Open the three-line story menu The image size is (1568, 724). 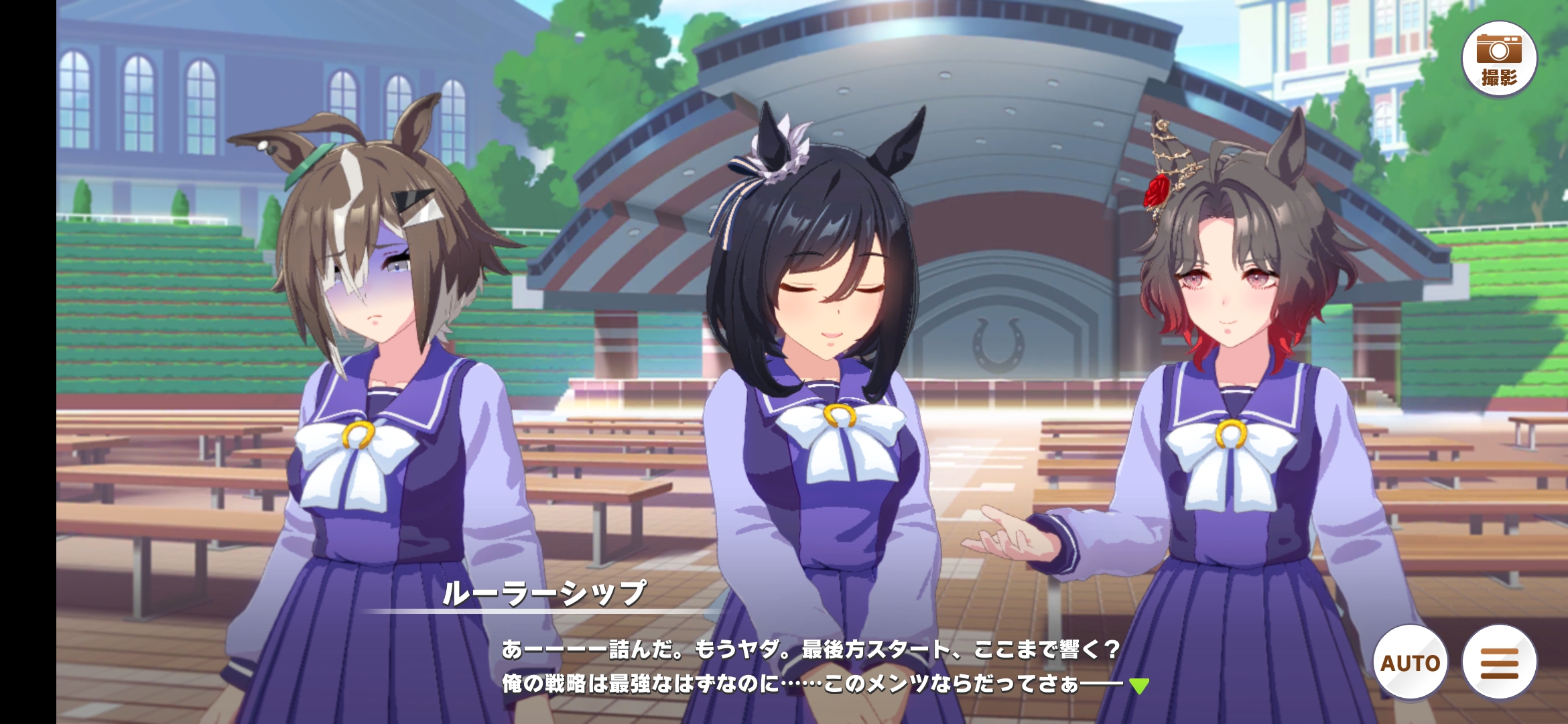1499,662
